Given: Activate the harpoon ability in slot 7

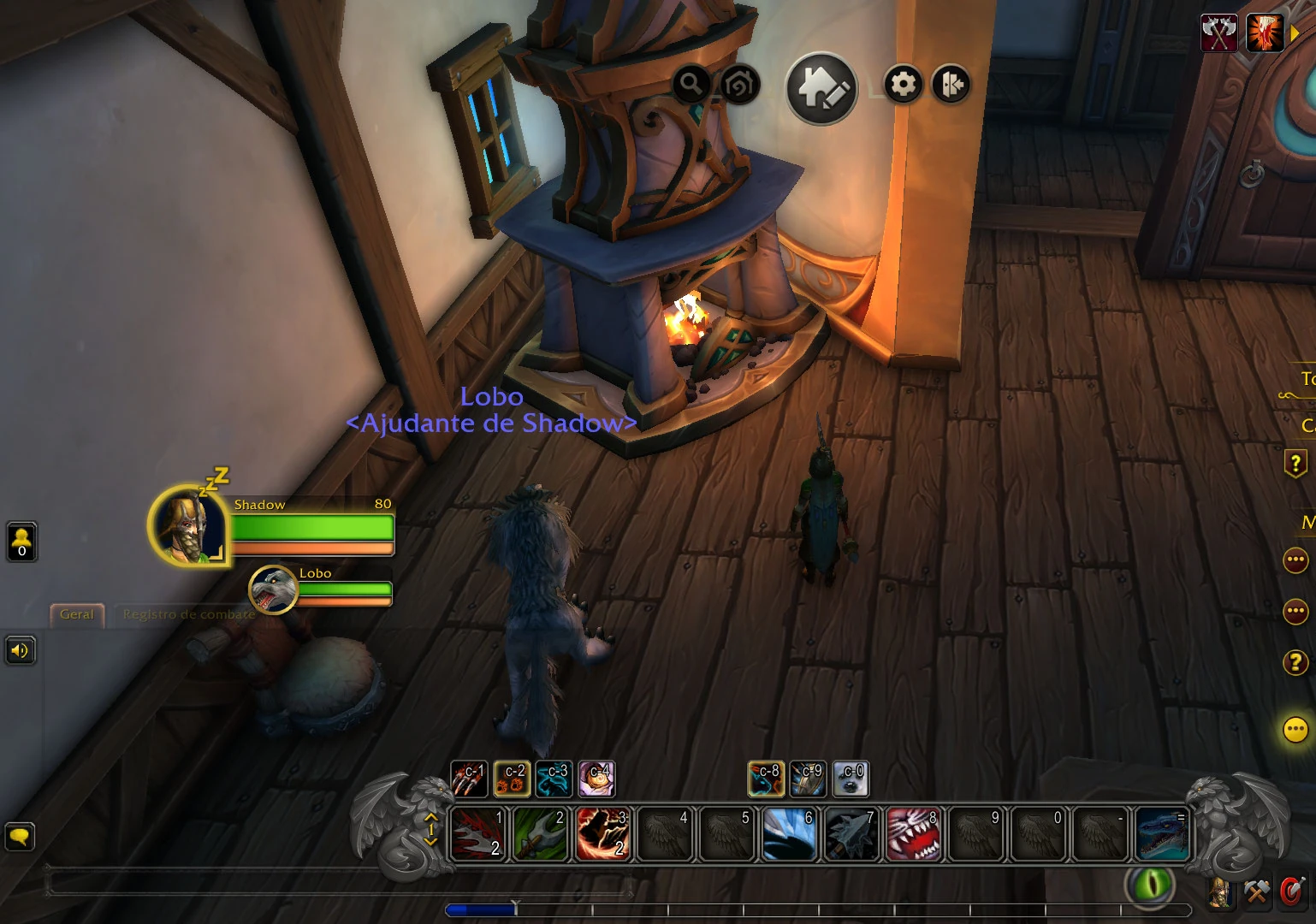Looking at the screenshot, I should coord(851,833).
